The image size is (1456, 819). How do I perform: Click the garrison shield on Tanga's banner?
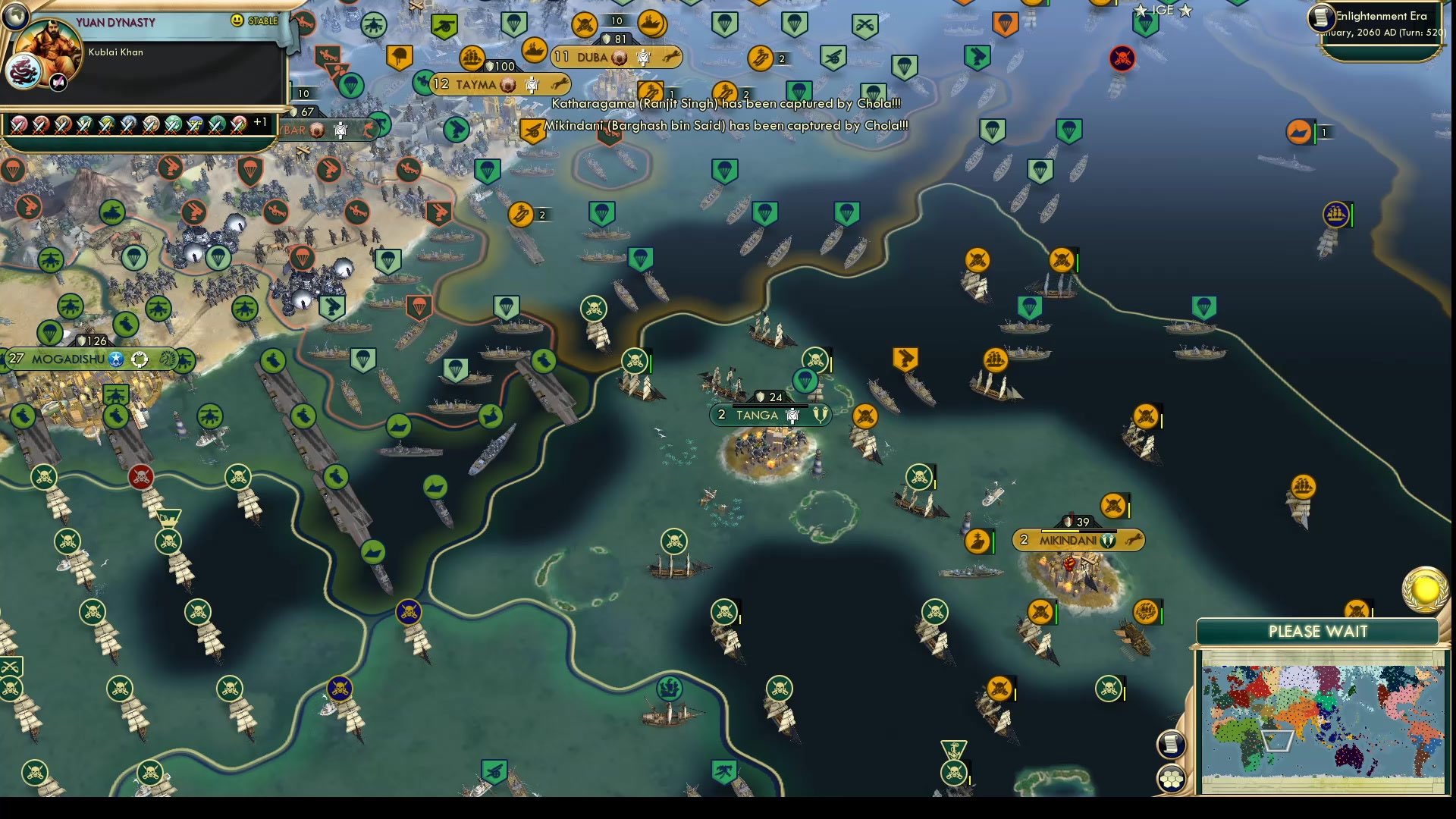click(760, 396)
